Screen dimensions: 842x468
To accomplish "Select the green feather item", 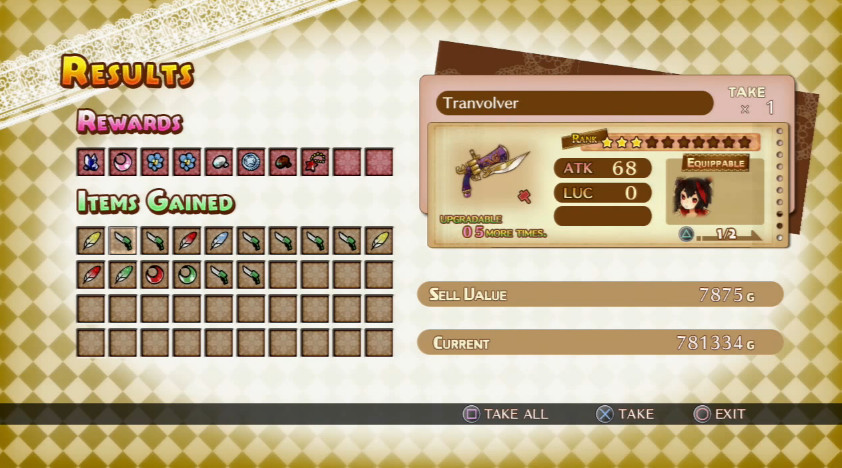I will coord(123,274).
